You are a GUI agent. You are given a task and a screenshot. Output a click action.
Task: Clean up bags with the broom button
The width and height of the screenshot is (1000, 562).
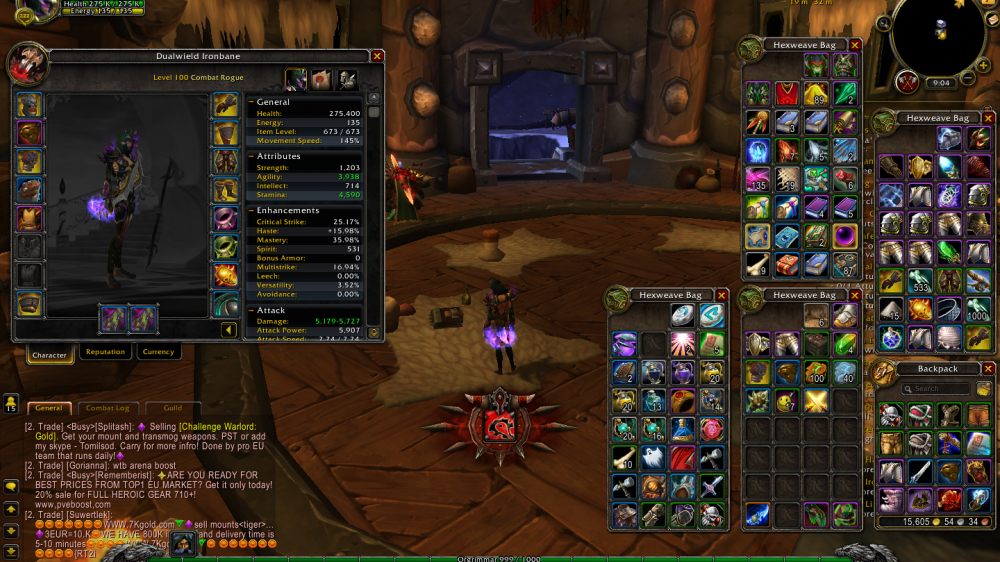pyautogui.click(x=984, y=389)
